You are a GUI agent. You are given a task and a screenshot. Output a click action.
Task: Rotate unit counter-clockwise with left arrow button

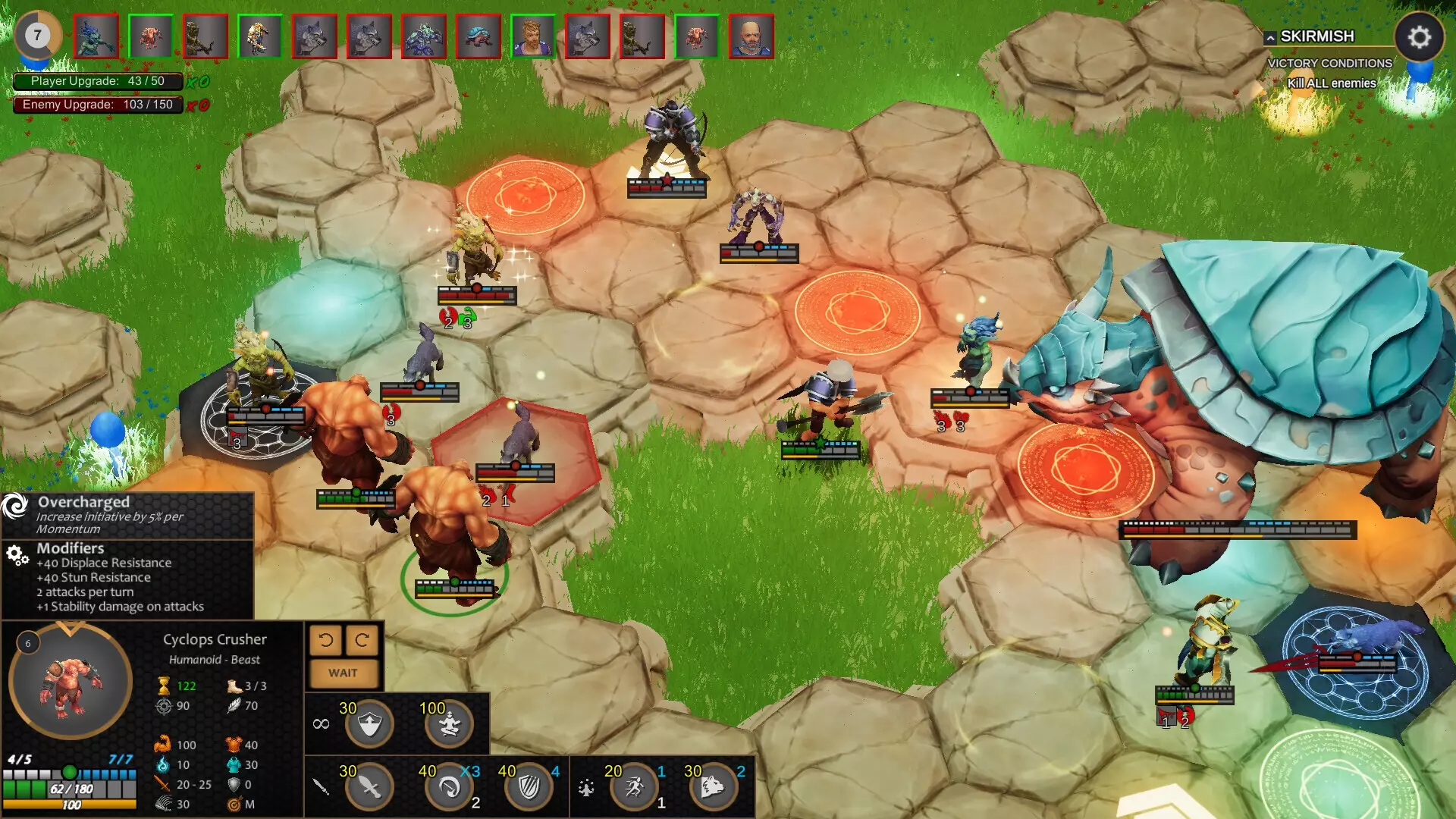[326, 641]
